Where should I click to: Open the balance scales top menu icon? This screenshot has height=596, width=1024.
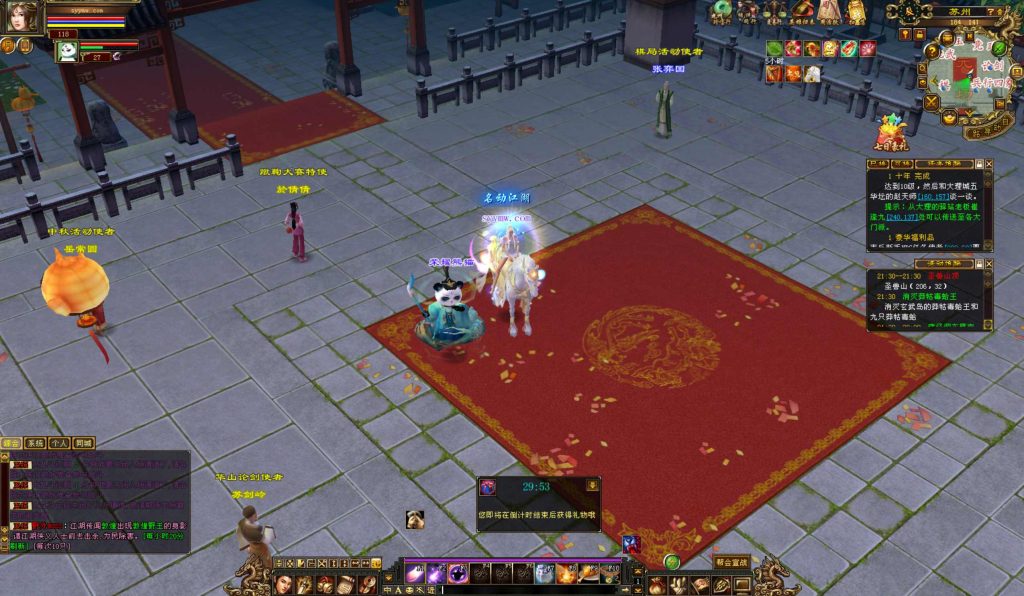[x=774, y=11]
